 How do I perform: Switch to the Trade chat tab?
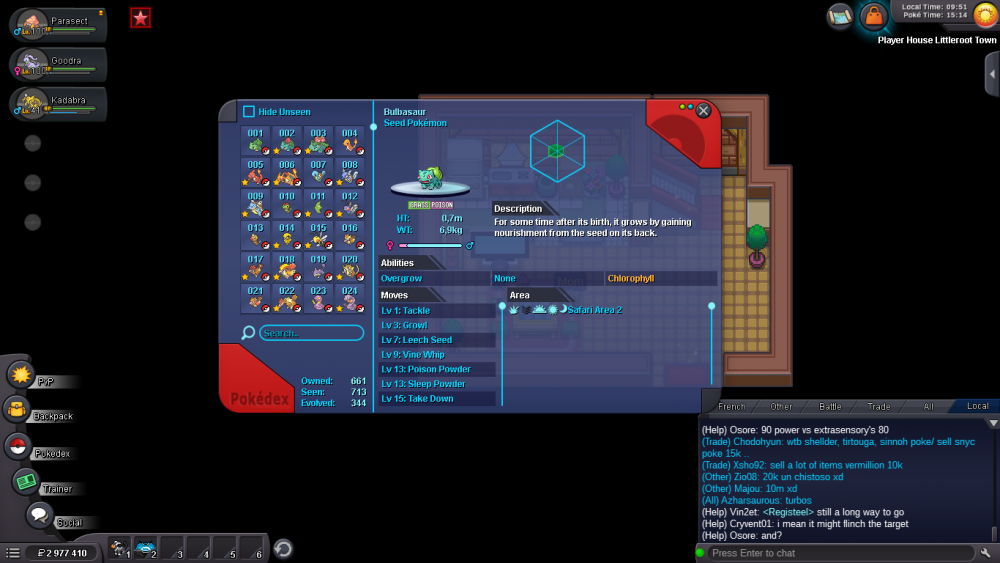[879, 407]
